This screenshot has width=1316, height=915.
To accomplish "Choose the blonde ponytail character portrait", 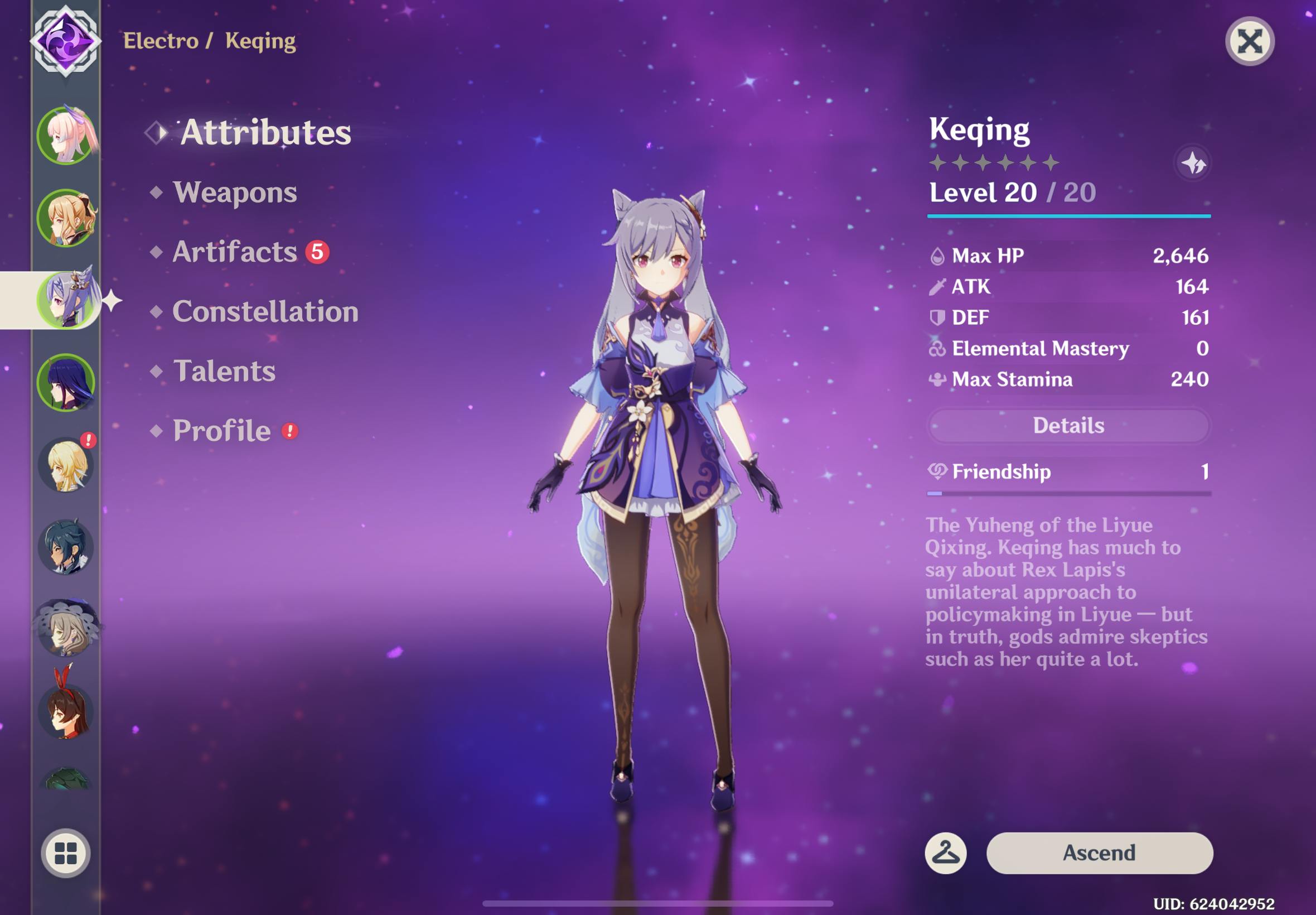I will (x=65, y=218).
